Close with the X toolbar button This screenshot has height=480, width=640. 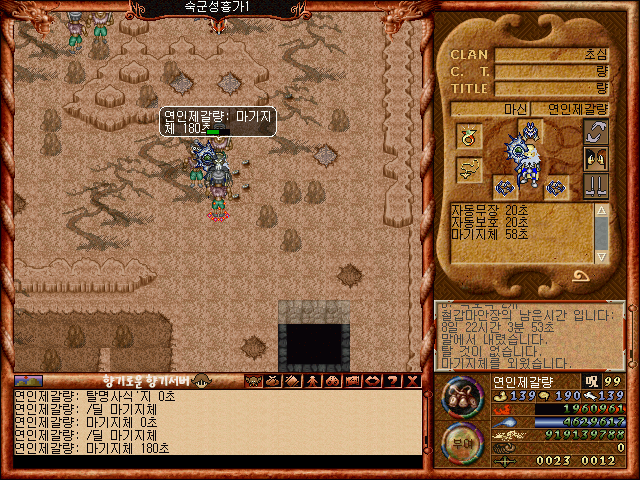tap(410, 381)
